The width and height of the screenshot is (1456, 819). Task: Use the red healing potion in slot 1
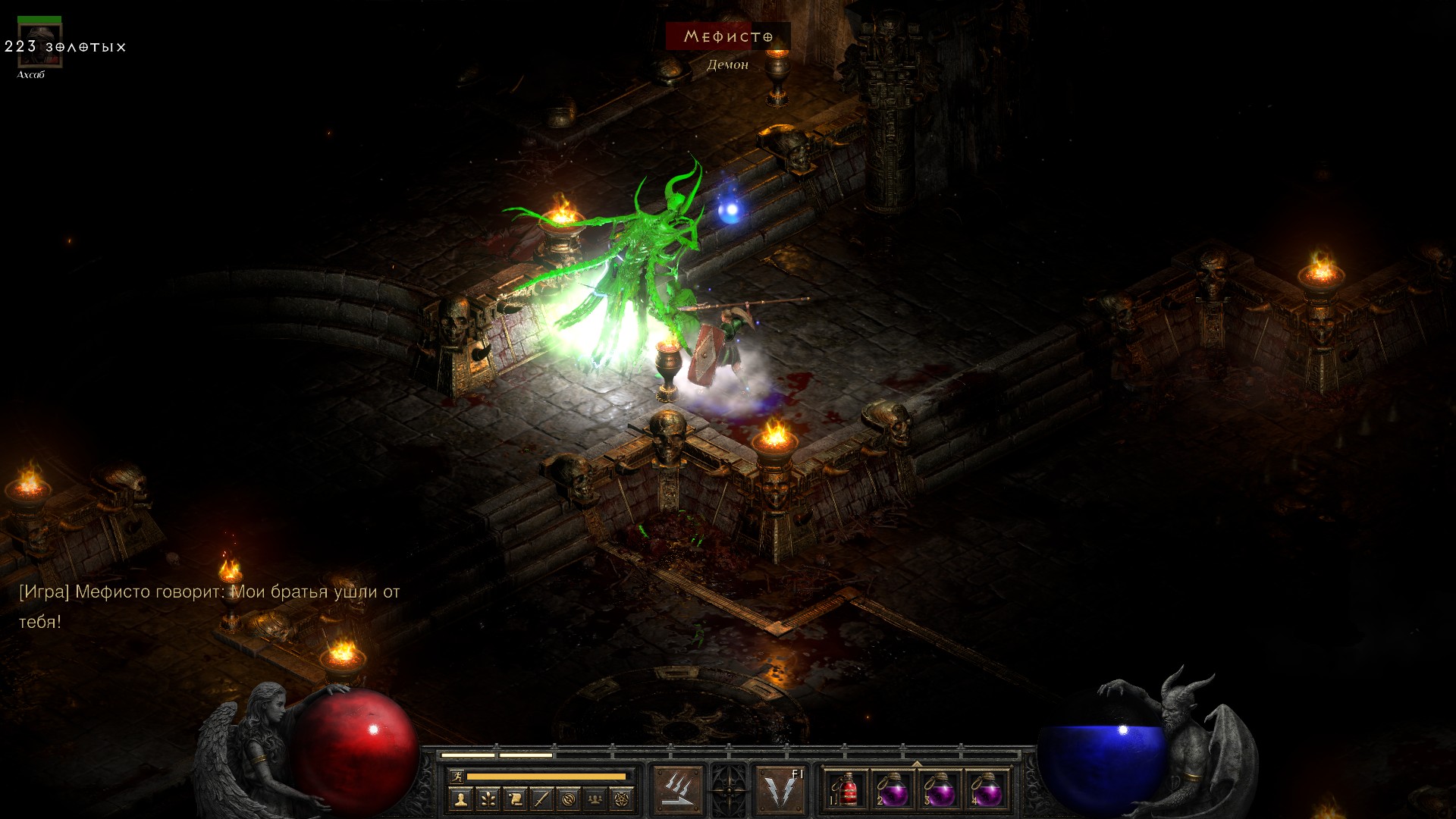point(846,792)
